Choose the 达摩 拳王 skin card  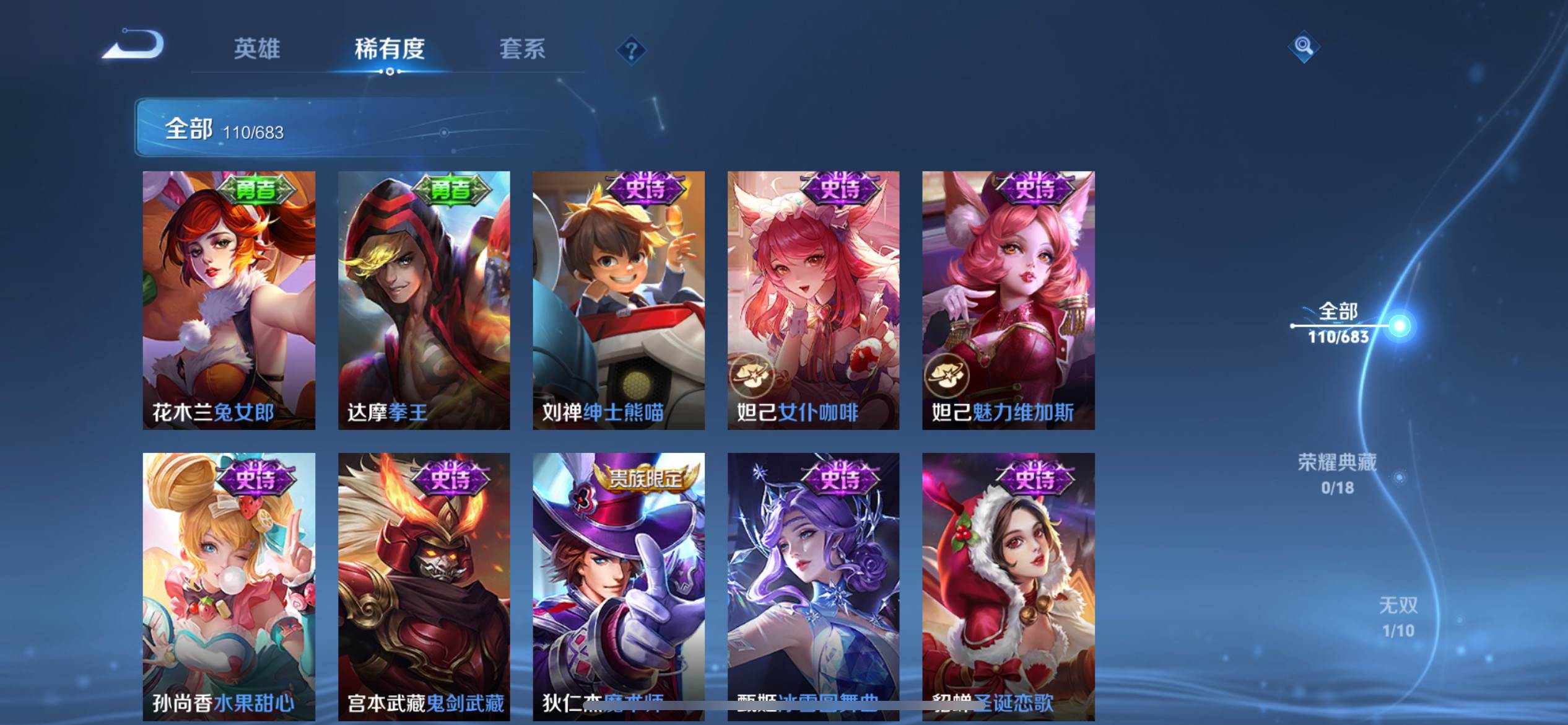coord(424,301)
